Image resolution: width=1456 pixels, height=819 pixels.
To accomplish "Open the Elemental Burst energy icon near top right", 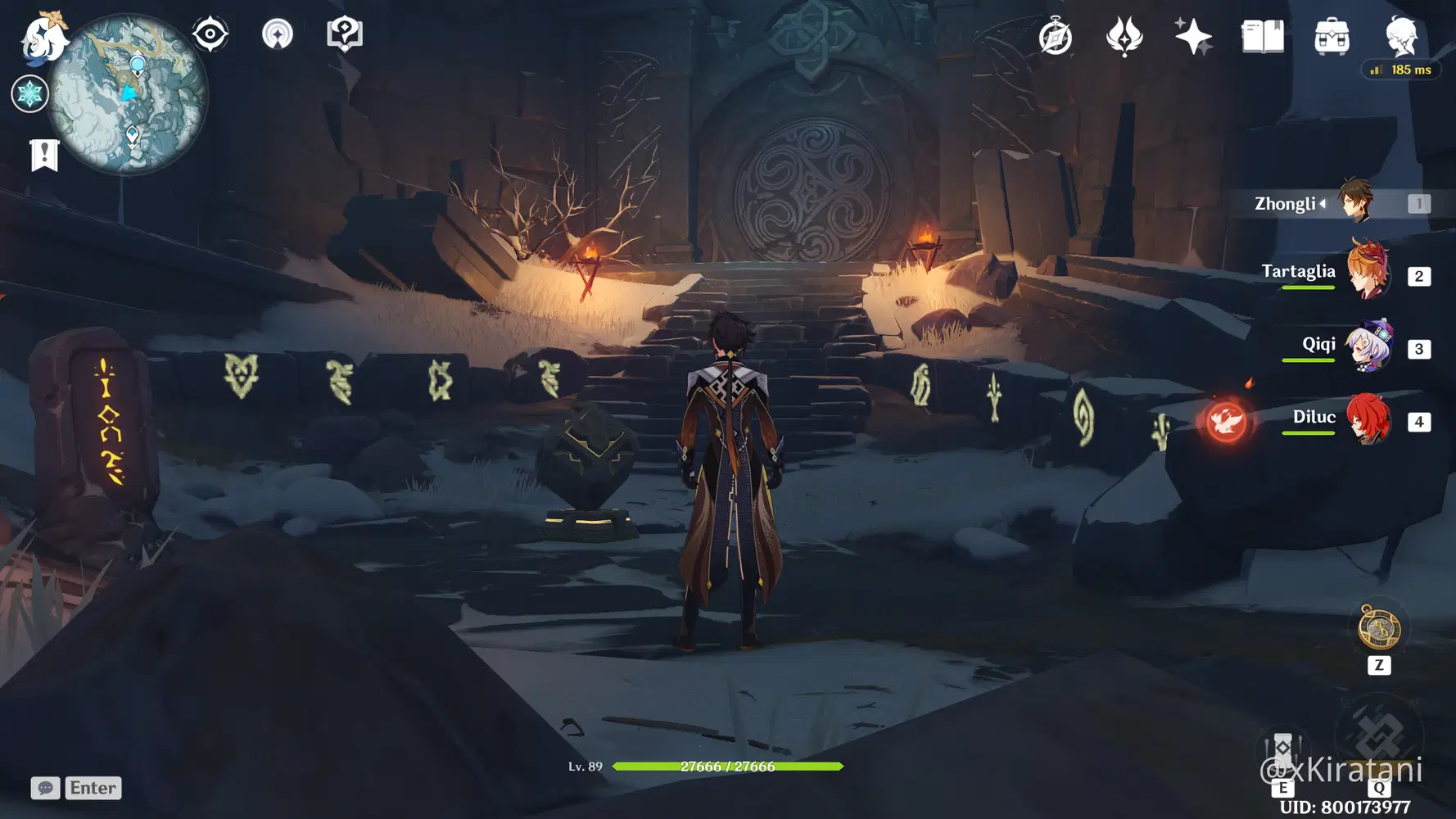I will click(1127, 34).
